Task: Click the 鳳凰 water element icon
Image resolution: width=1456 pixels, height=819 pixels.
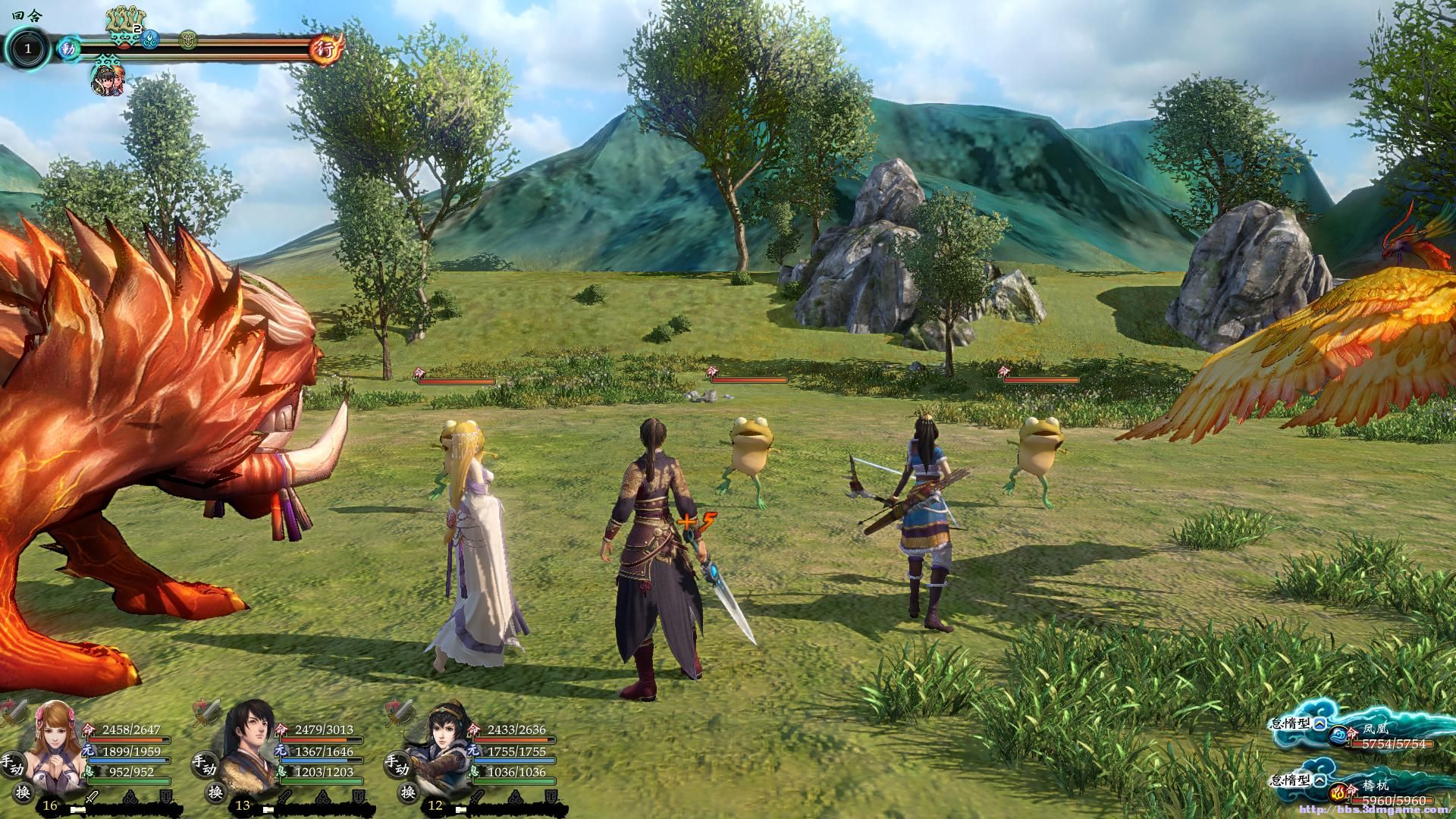Action: [x=1337, y=734]
